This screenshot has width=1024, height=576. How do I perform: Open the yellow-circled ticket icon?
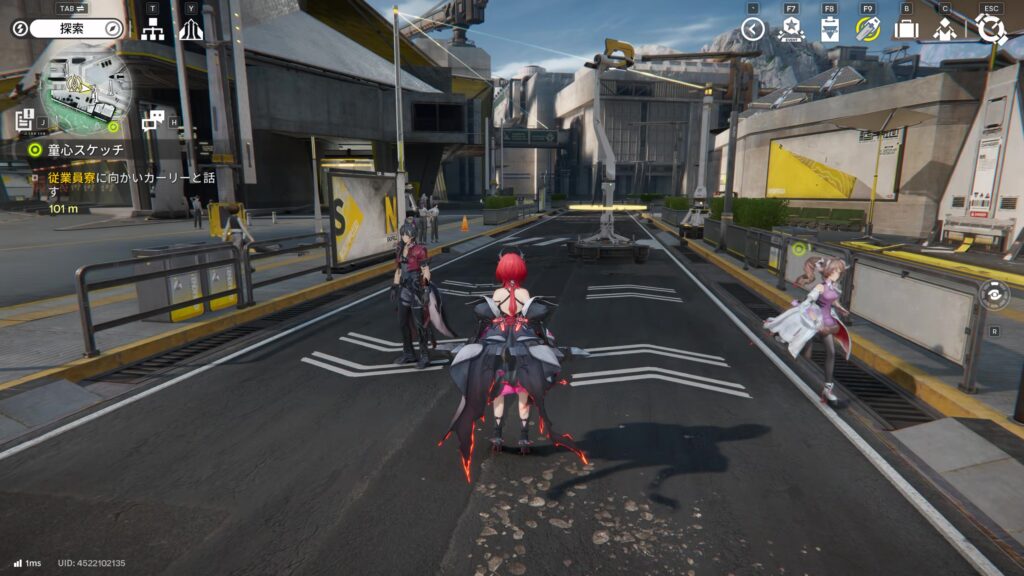[867, 29]
